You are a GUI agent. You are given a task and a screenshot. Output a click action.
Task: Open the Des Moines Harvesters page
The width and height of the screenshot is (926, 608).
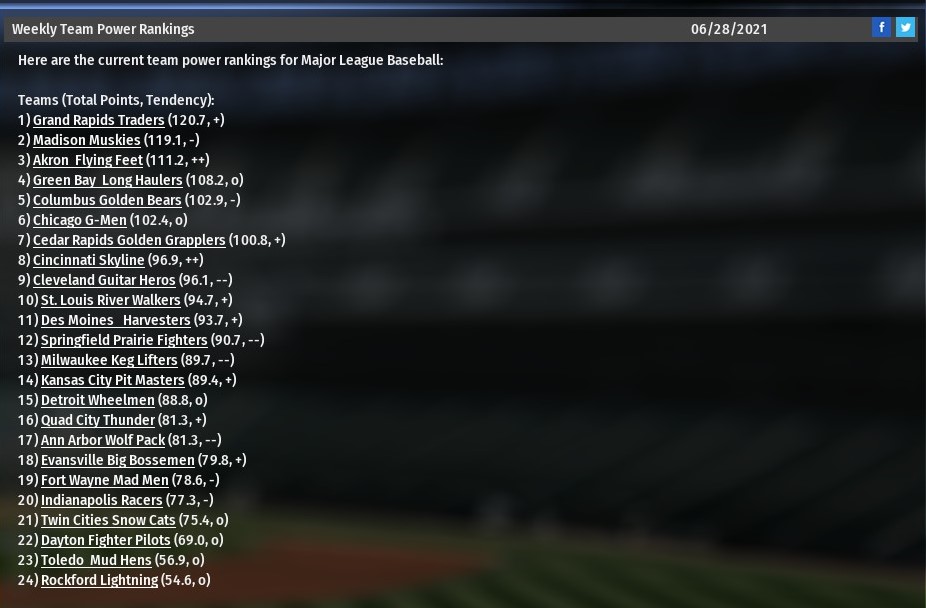pos(115,320)
